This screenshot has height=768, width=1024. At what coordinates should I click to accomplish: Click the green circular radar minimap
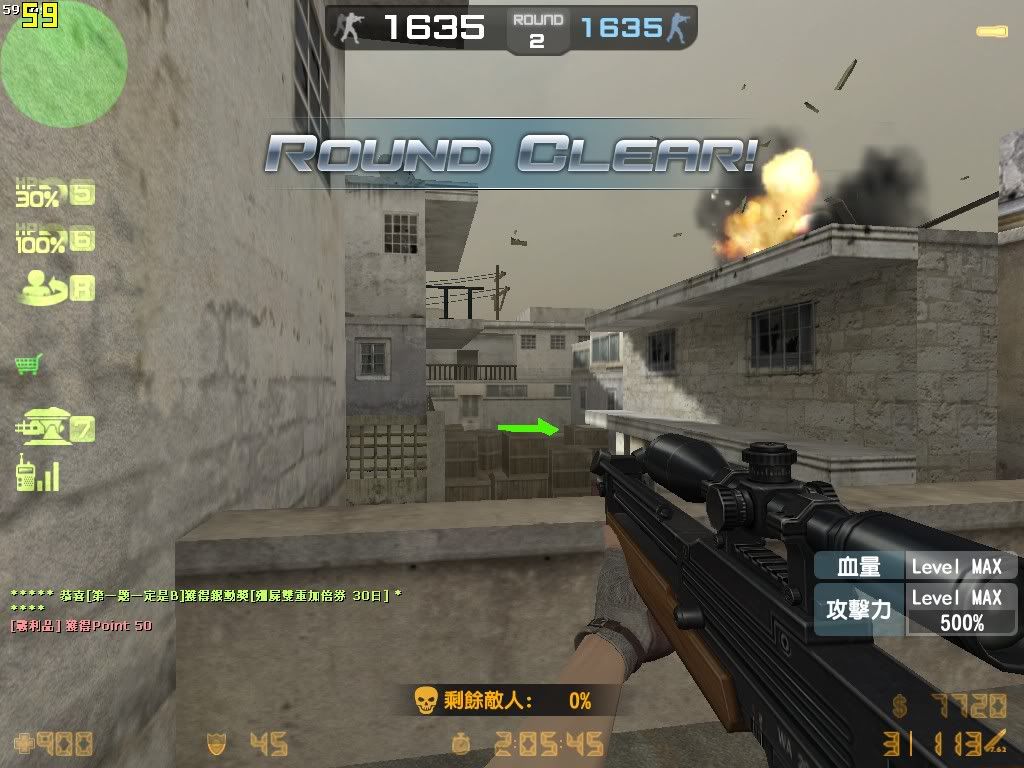click(64, 63)
